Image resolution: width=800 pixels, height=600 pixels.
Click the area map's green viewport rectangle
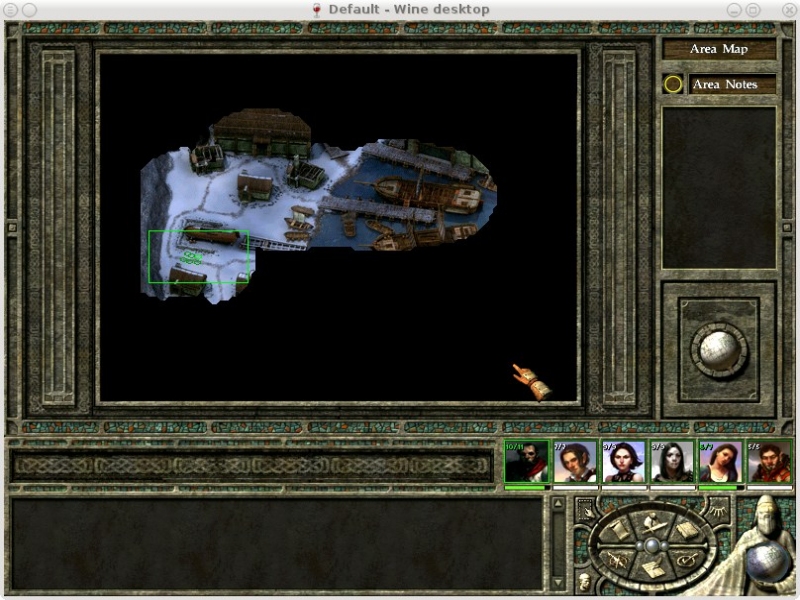(x=198, y=257)
